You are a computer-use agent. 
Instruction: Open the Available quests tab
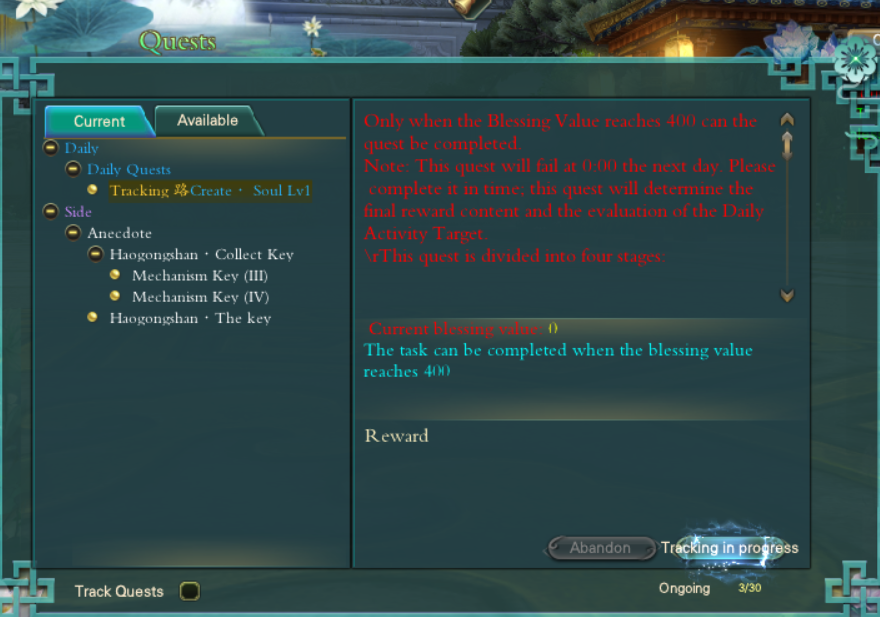coord(207,120)
